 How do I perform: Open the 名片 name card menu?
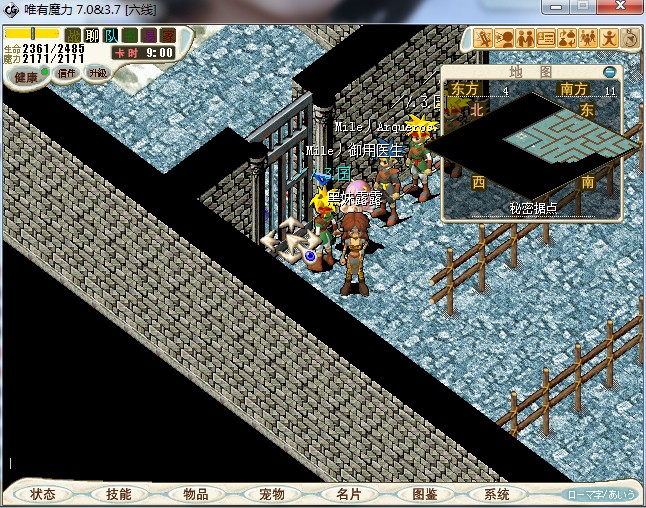pos(347,494)
